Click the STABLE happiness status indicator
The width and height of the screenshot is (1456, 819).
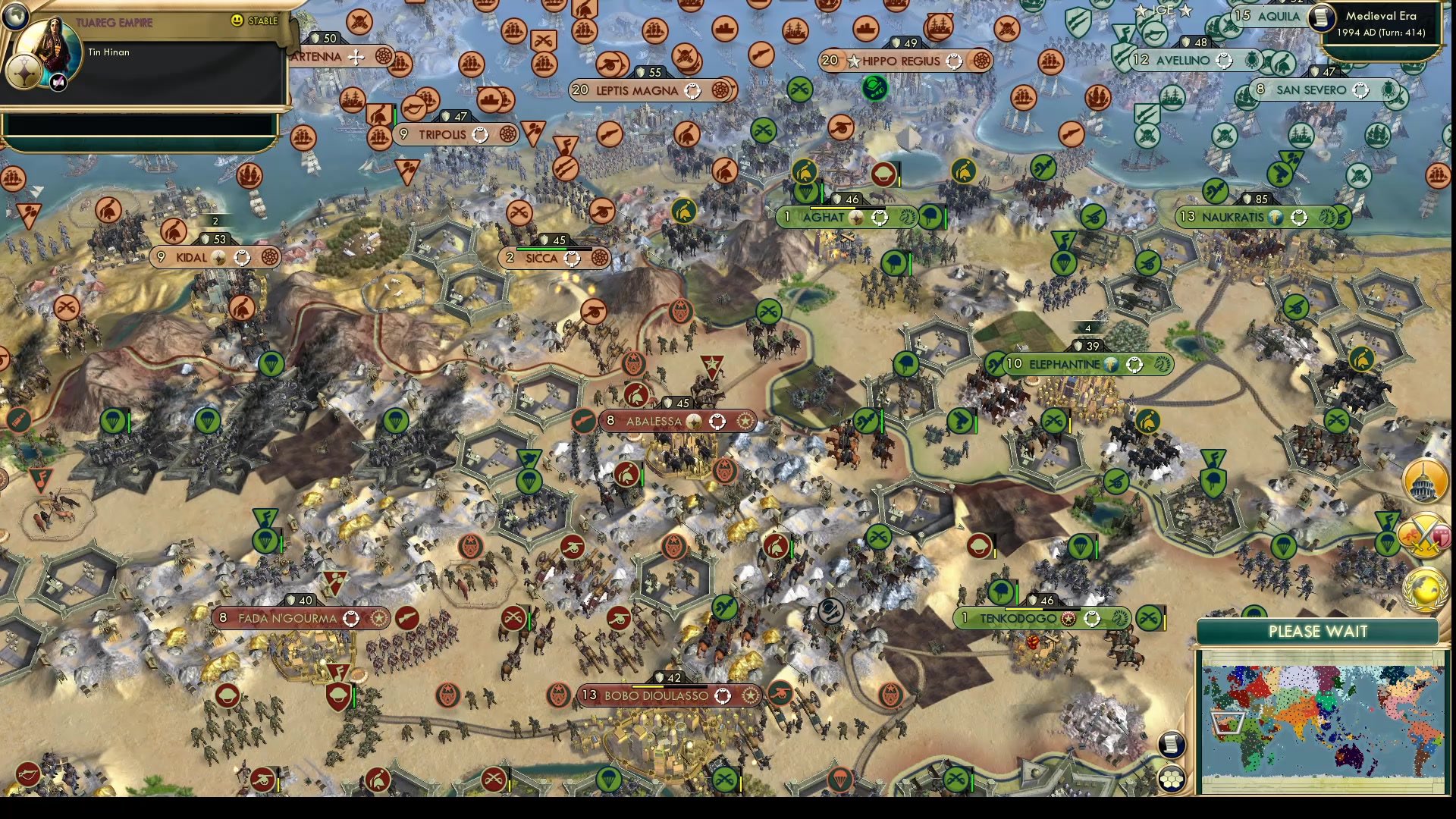pyautogui.click(x=250, y=21)
